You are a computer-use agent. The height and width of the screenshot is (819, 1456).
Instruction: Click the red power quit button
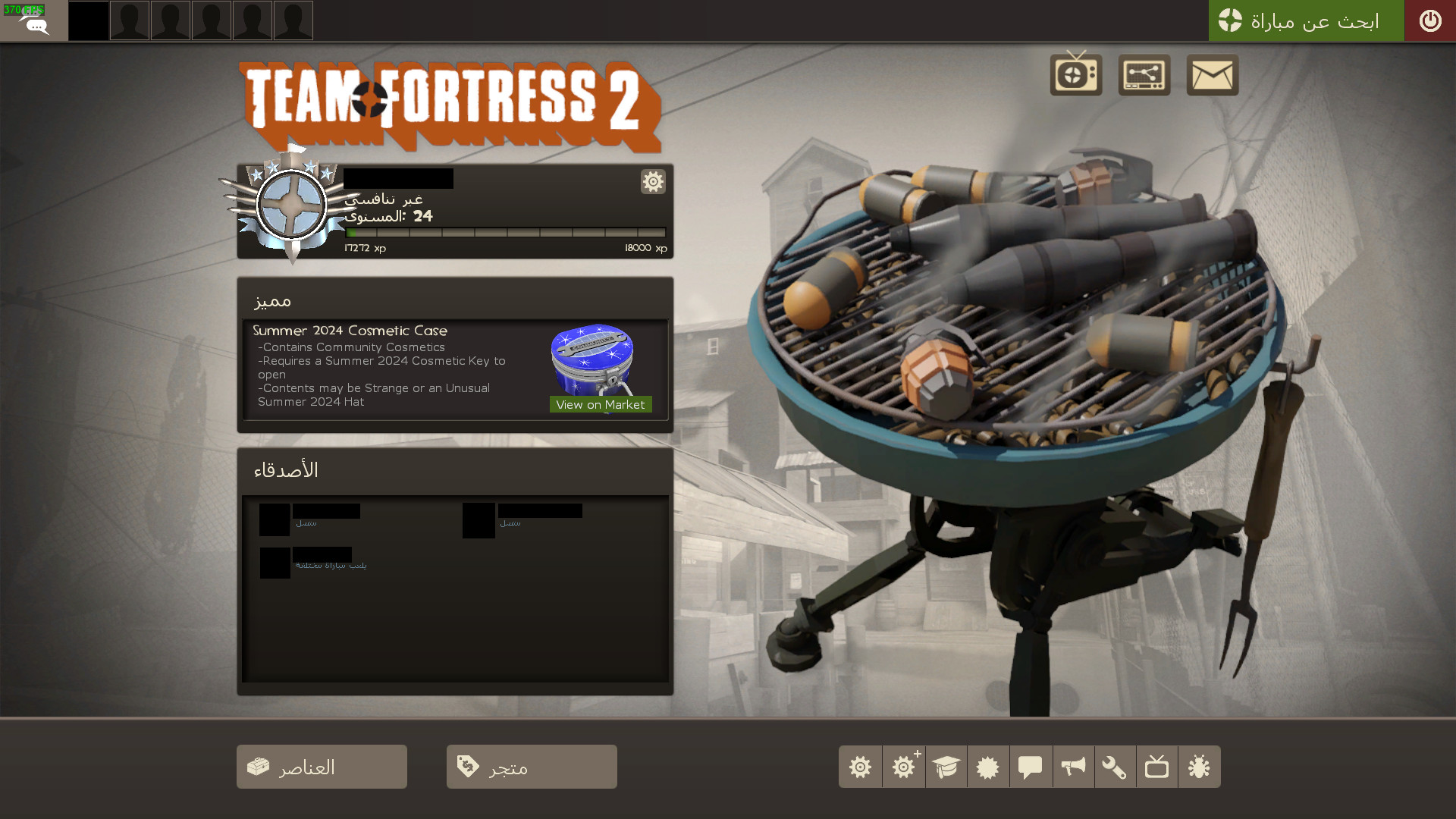[x=1431, y=20]
